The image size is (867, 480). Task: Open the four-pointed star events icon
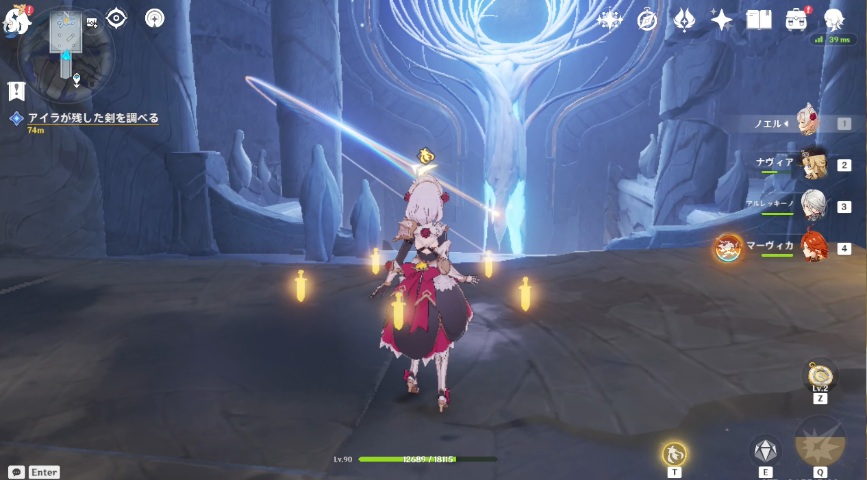click(609, 19)
